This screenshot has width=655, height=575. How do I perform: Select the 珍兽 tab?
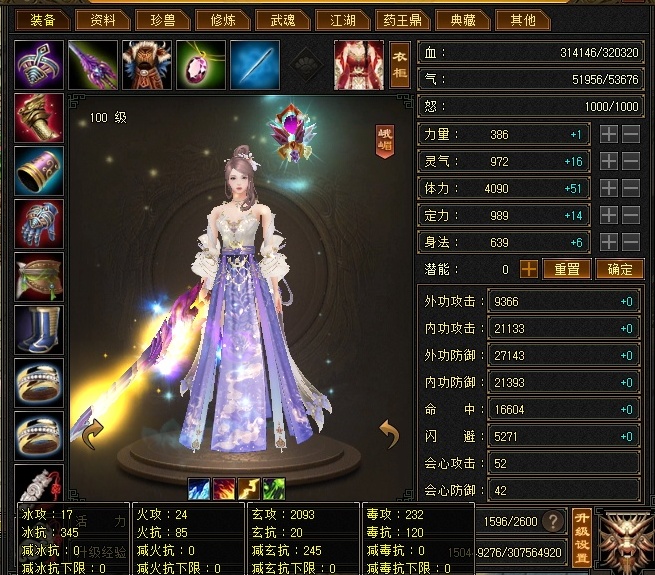pos(162,19)
